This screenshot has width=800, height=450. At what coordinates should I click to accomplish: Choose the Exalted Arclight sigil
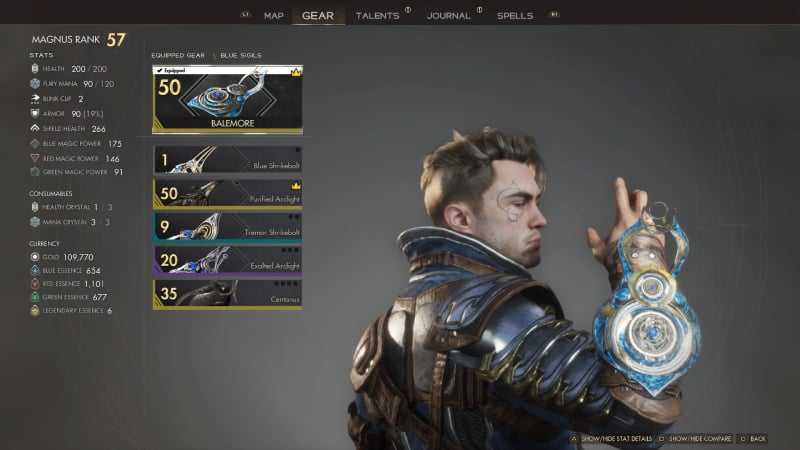coord(227,260)
